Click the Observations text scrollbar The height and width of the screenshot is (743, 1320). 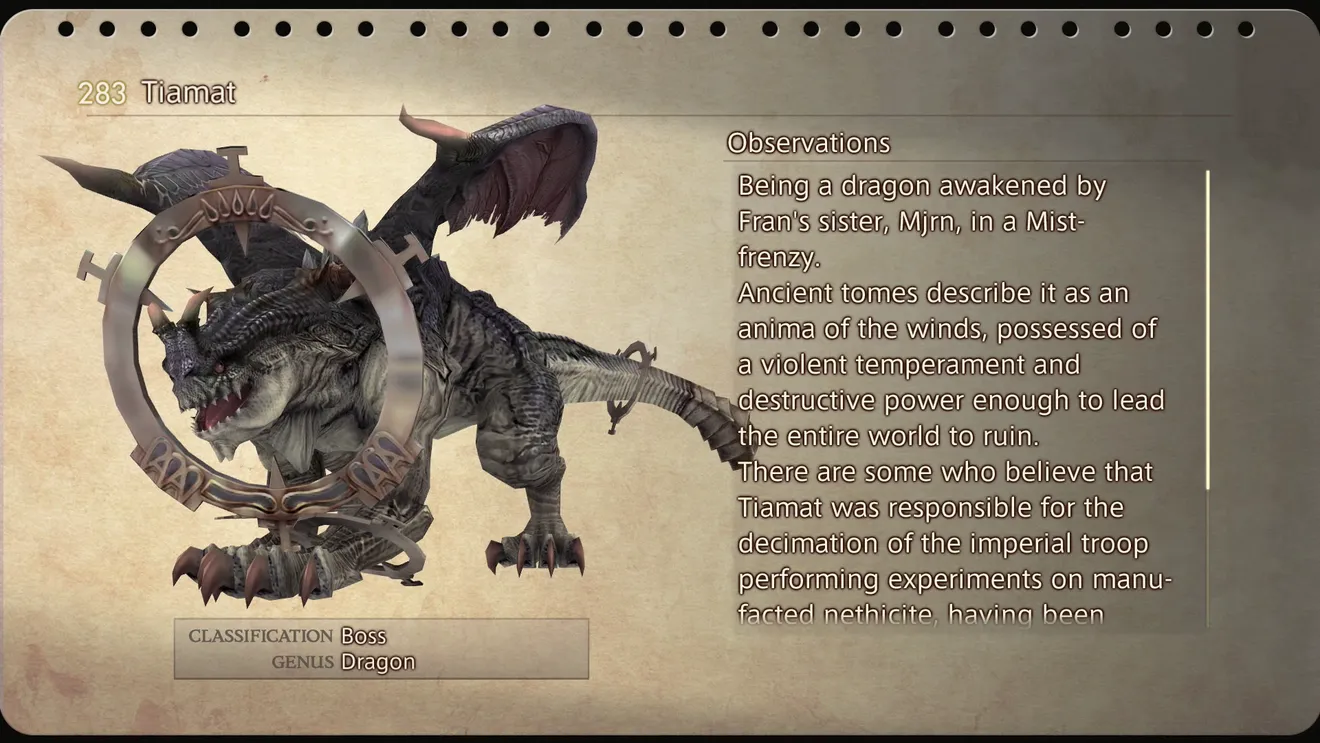pos(1207,330)
